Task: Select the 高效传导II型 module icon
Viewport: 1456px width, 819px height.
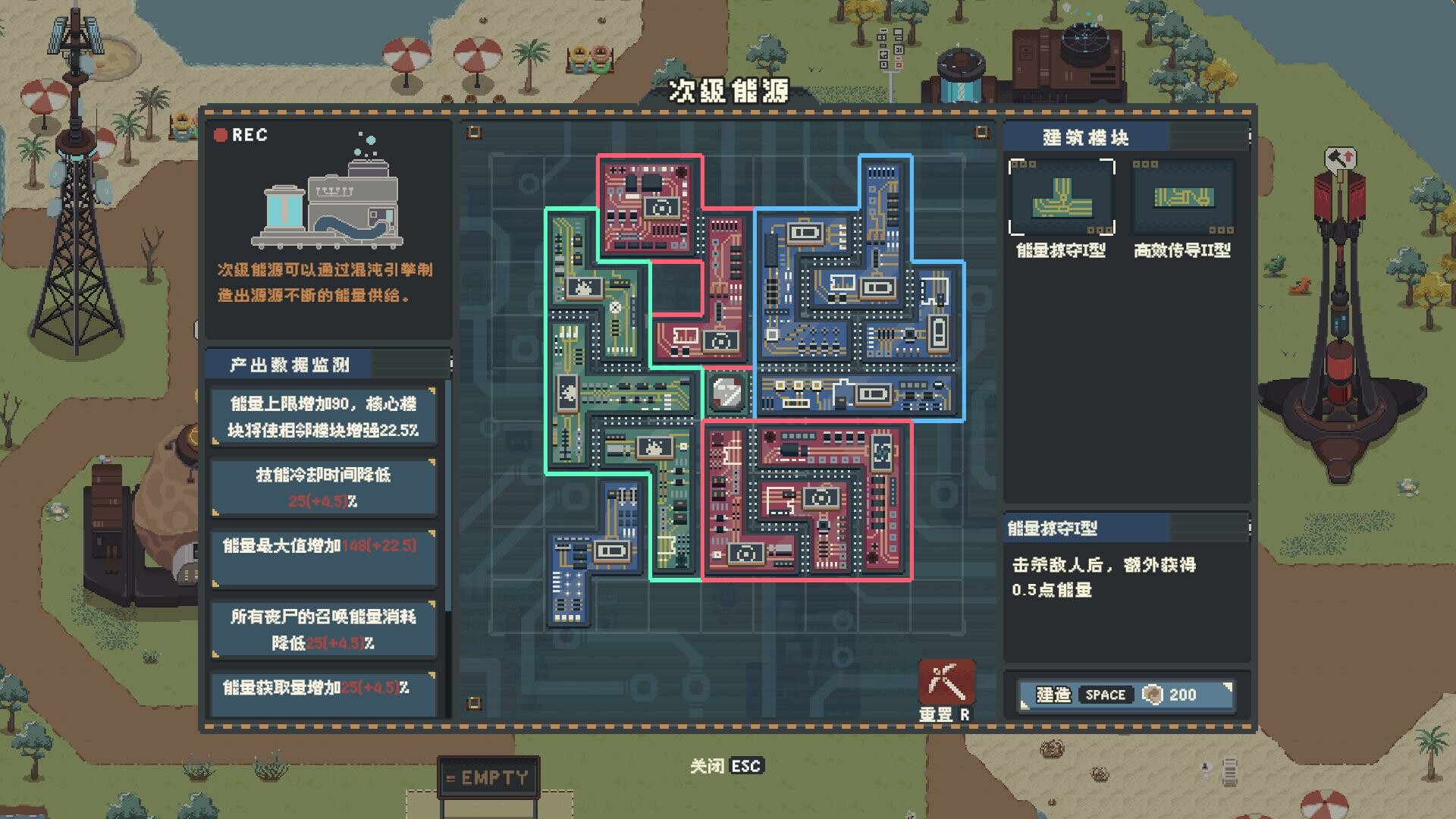Action: [x=1183, y=197]
